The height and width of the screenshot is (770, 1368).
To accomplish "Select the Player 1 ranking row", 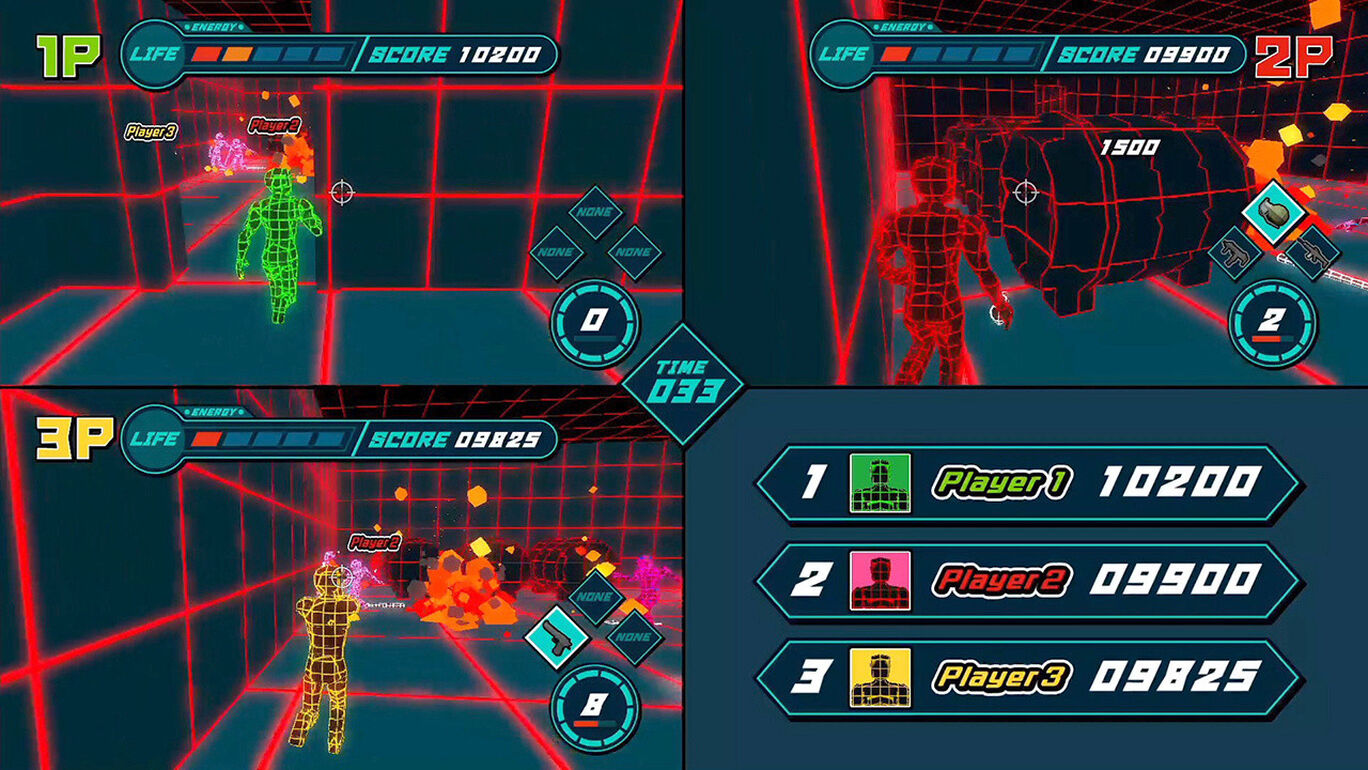I will 1028,484.
